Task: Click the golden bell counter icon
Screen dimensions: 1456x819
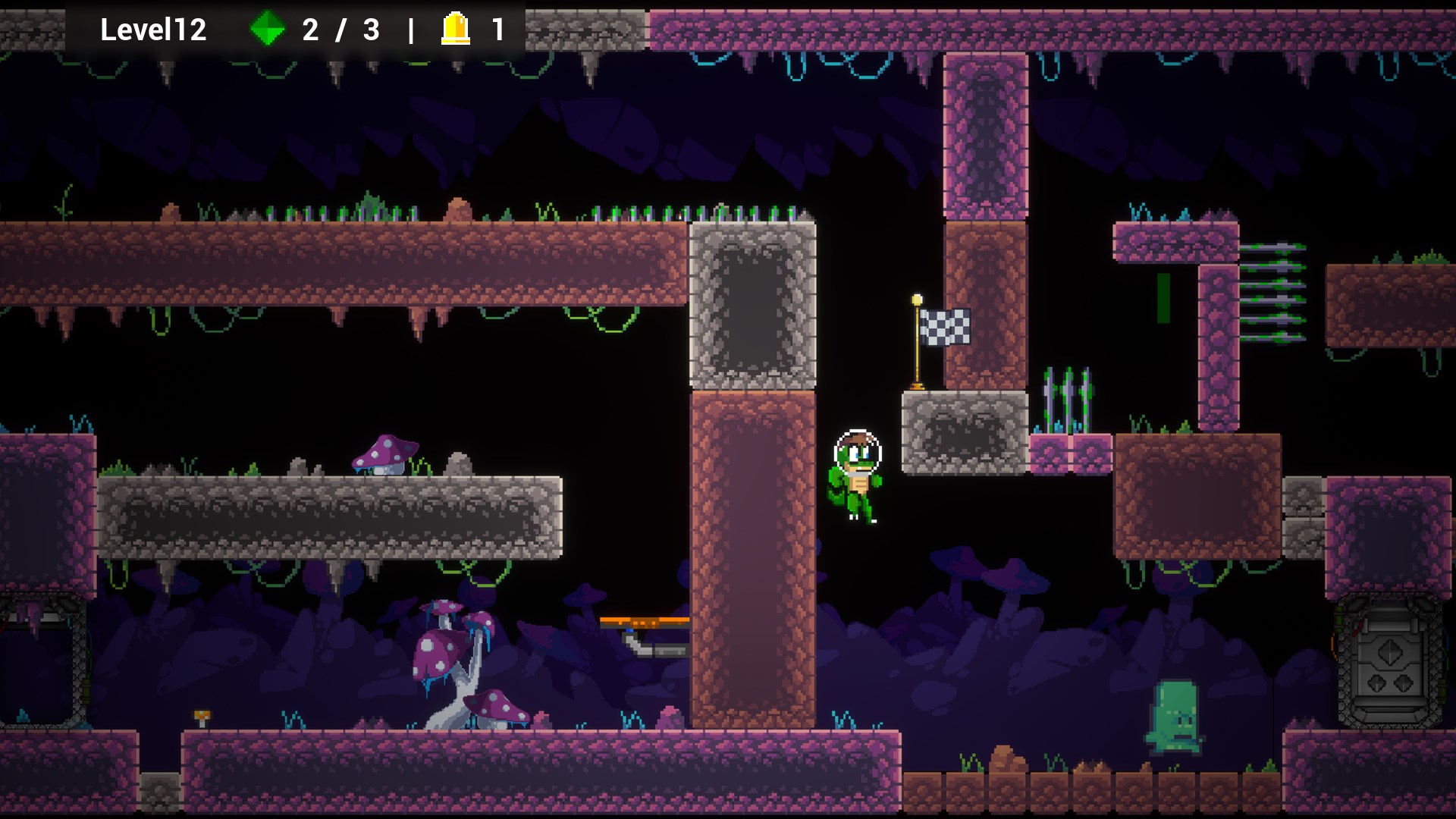Action: (456, 30)
